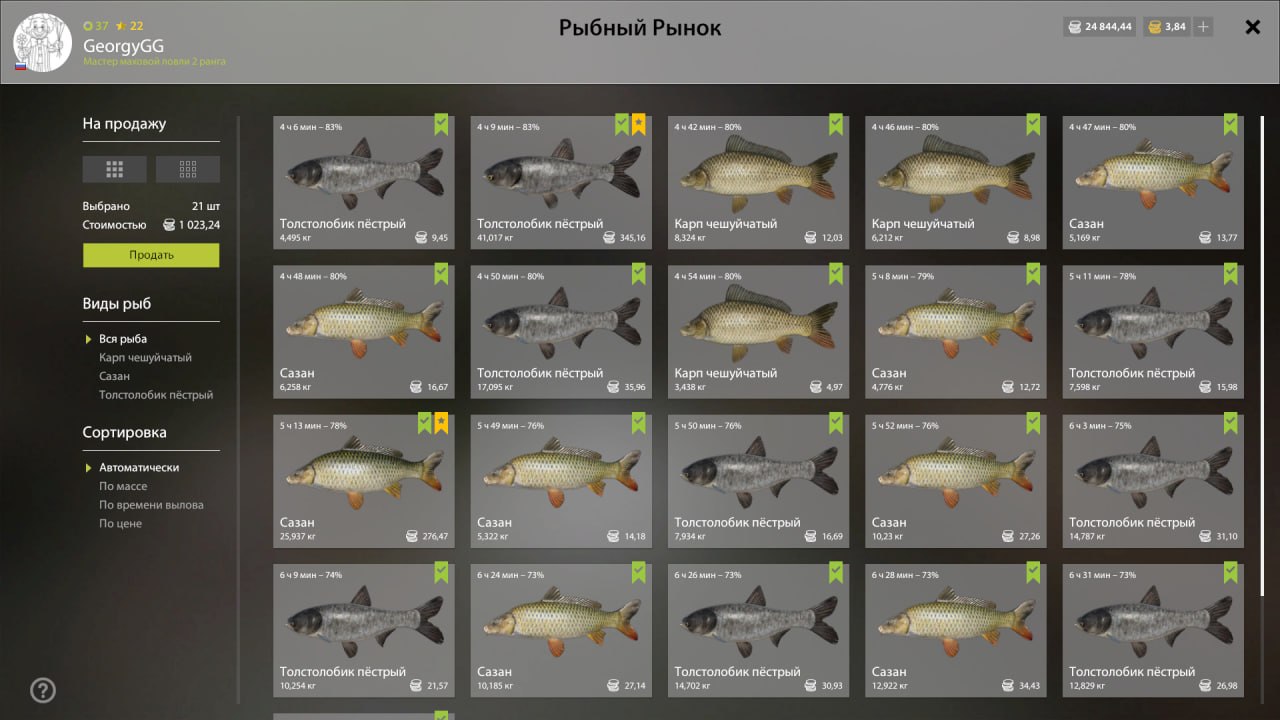The height and width of the screenshot is (720, 1280).
Task: Open GeorgyGG player profile avatar
Action: (x=43, y=42)
